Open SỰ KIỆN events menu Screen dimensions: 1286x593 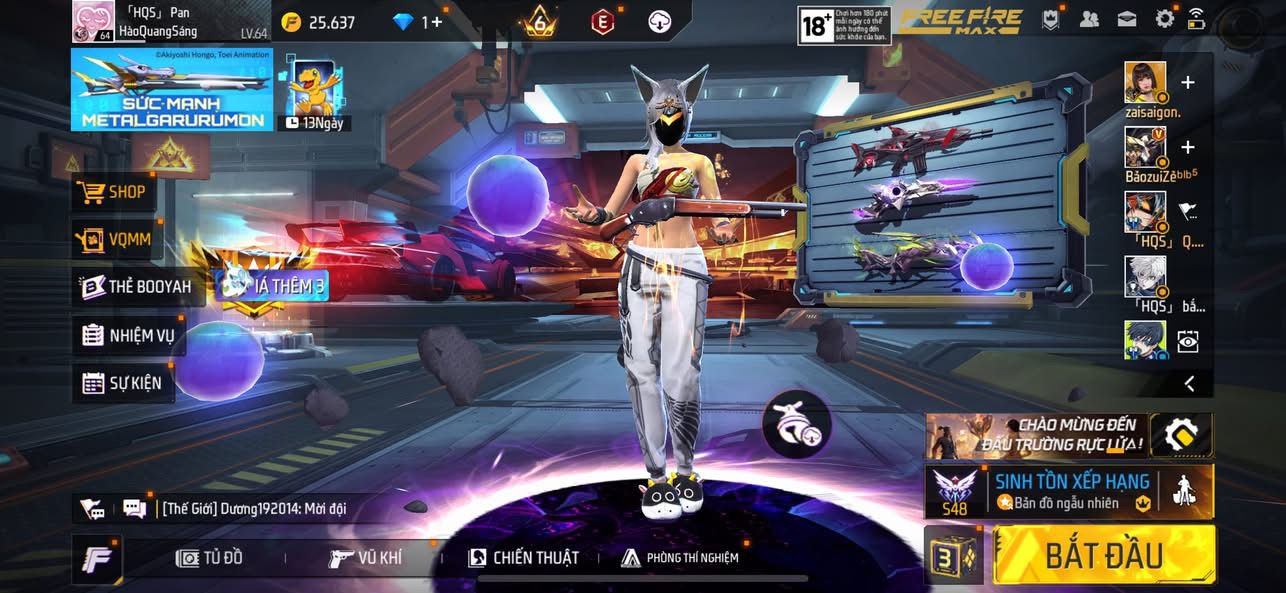122,383
